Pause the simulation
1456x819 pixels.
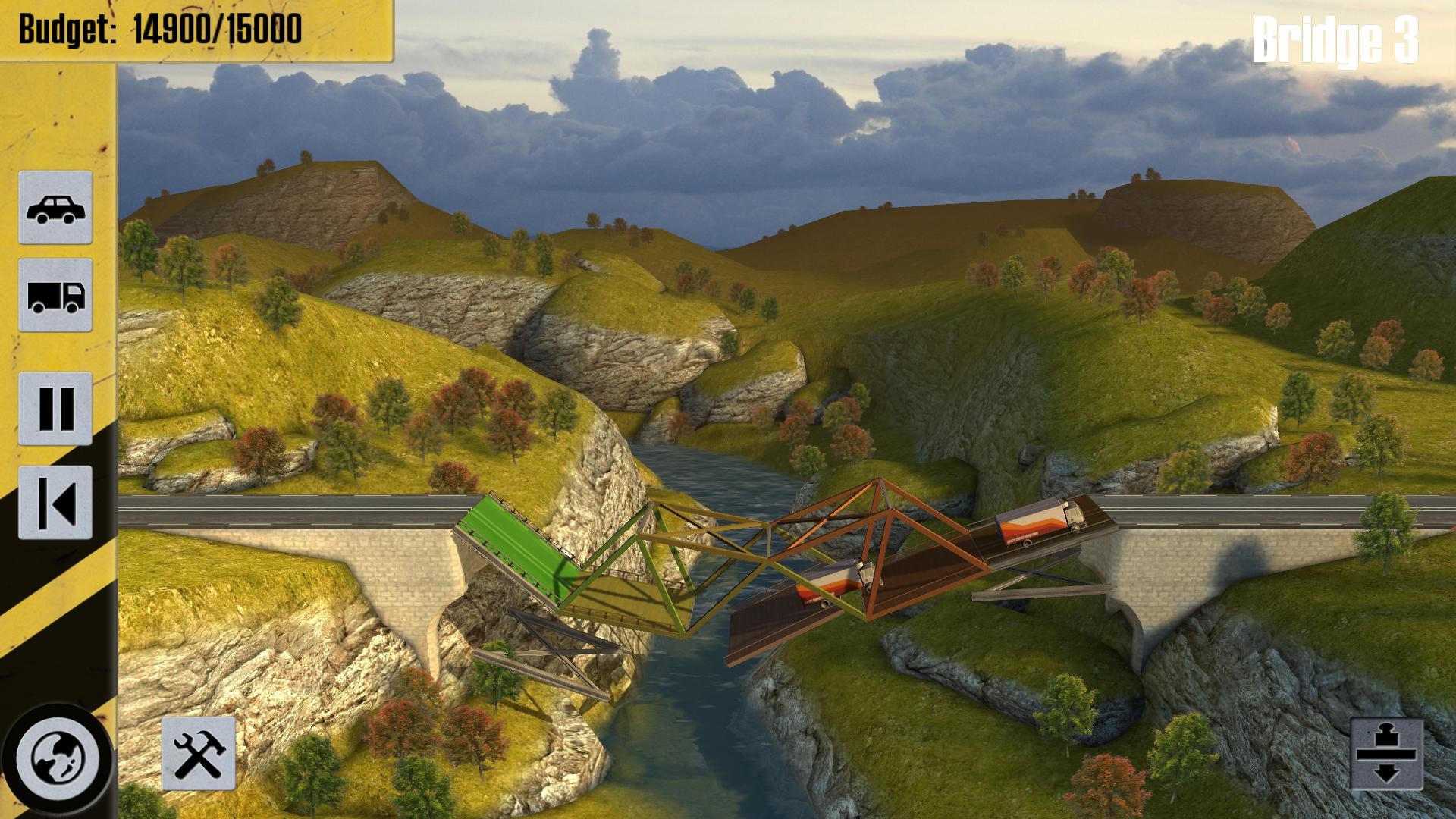click(x=55, y=408)
